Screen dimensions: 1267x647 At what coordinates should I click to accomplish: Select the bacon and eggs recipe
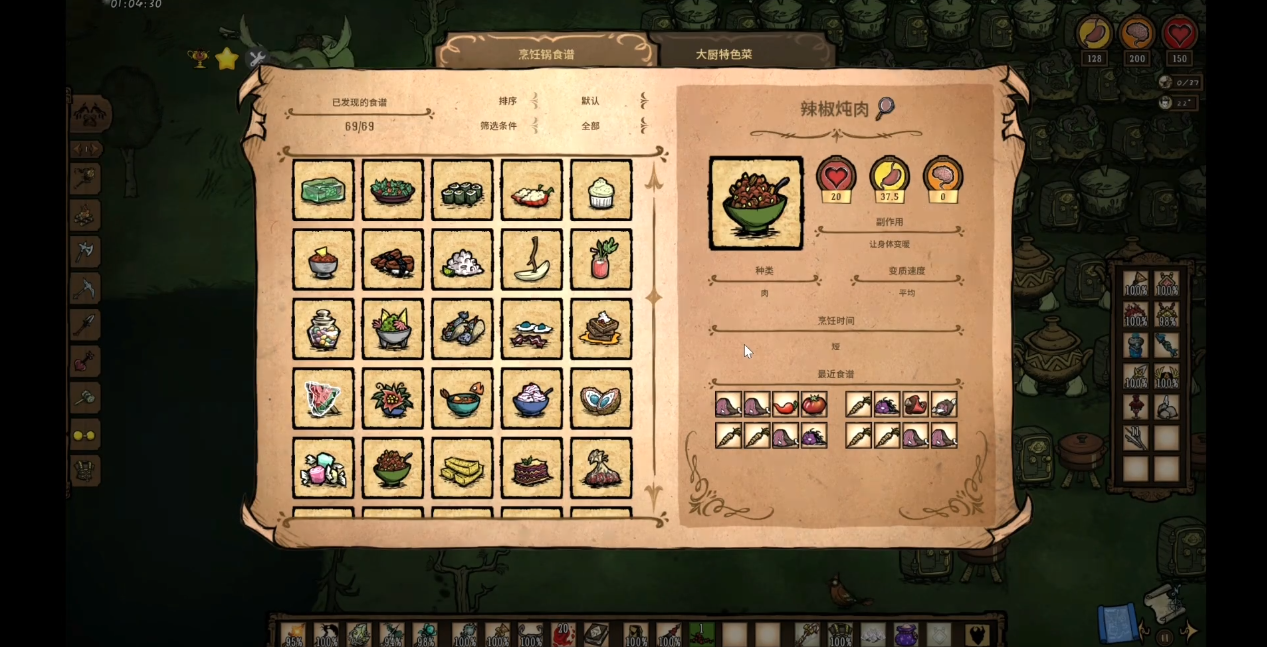coord(531,329)
